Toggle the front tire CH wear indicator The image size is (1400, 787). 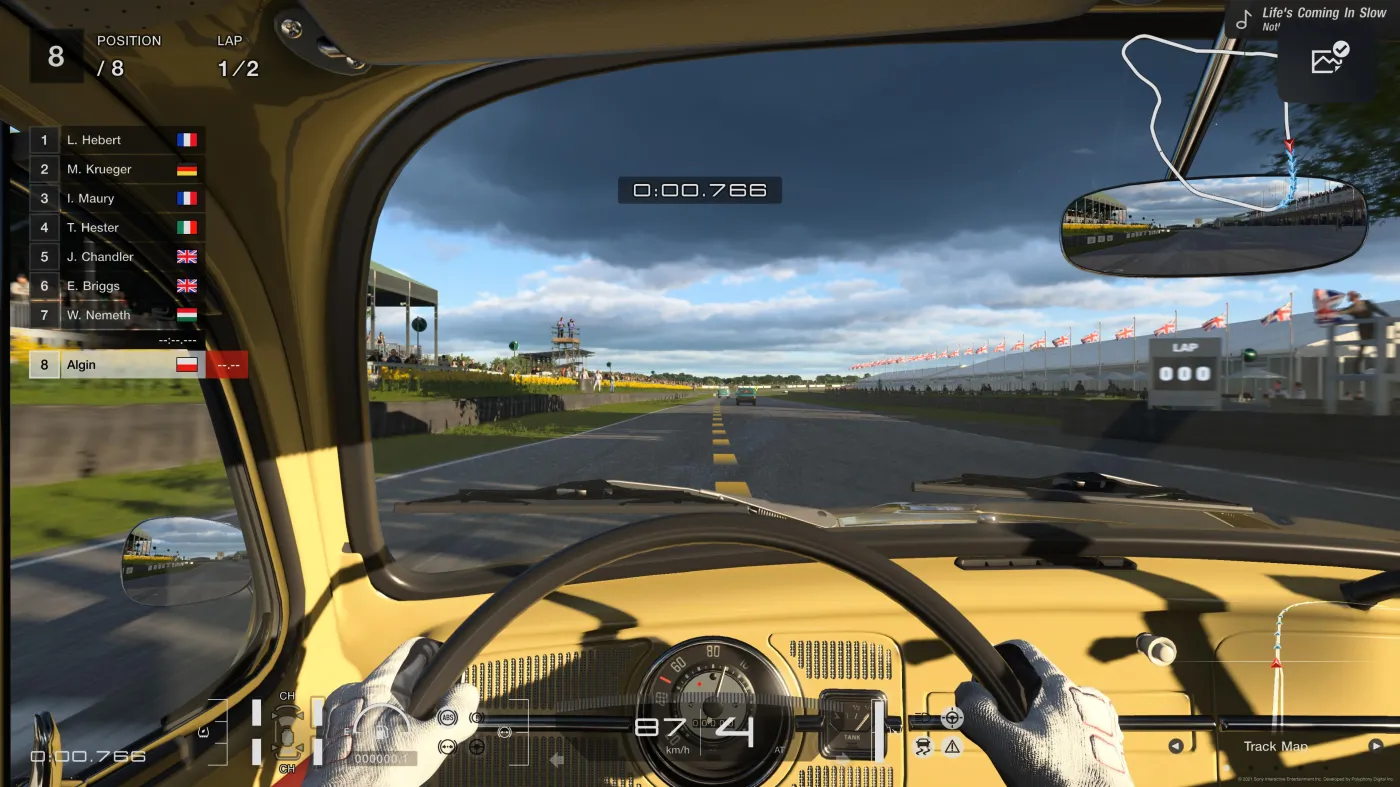click(287, 696)
